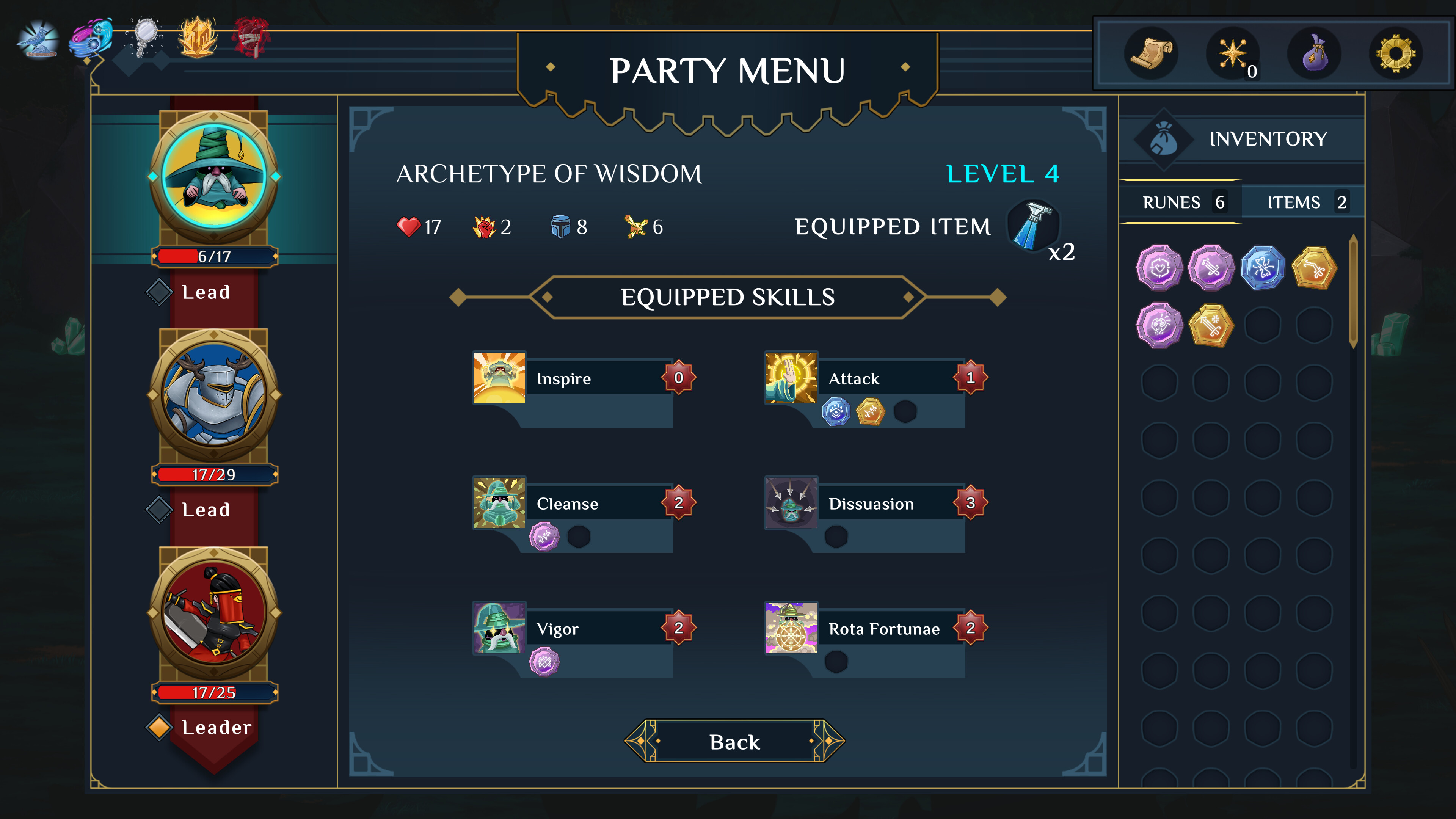This screenshot has width=1456, height=819.
Task: Switch to the RUNES tab
Action: coord(1181,202)
